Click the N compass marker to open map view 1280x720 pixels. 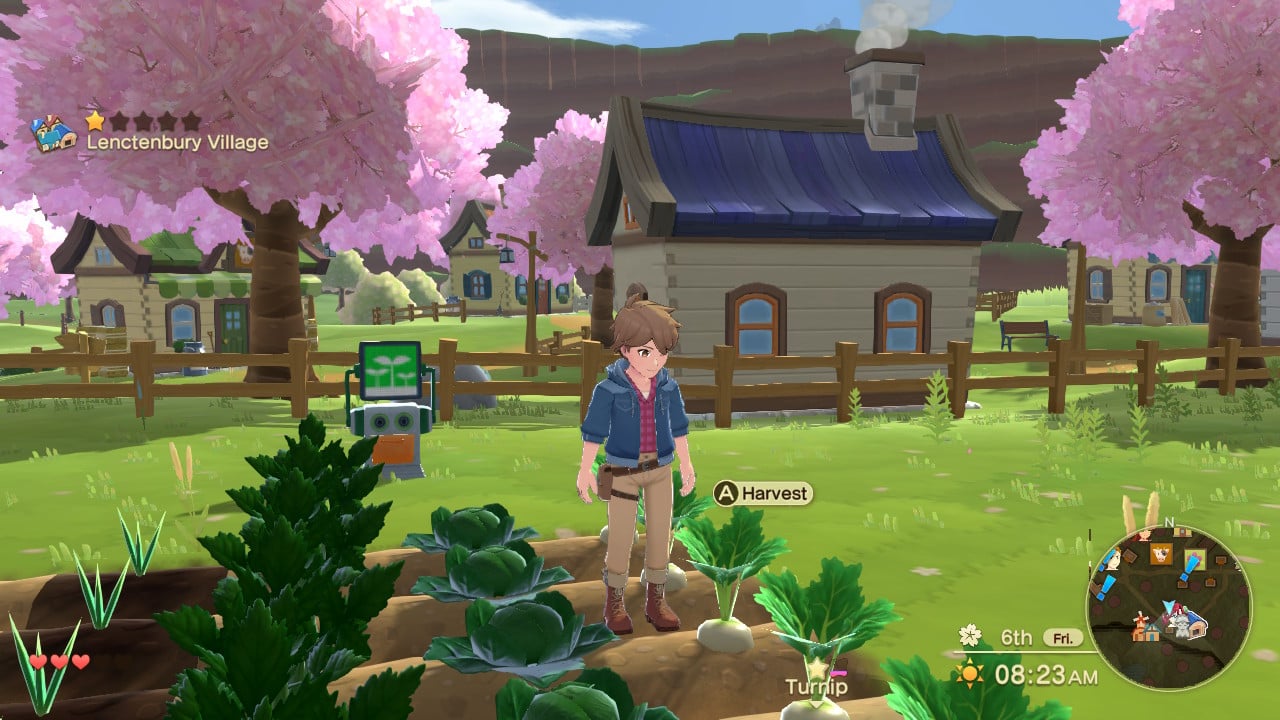pos(1169,521)
